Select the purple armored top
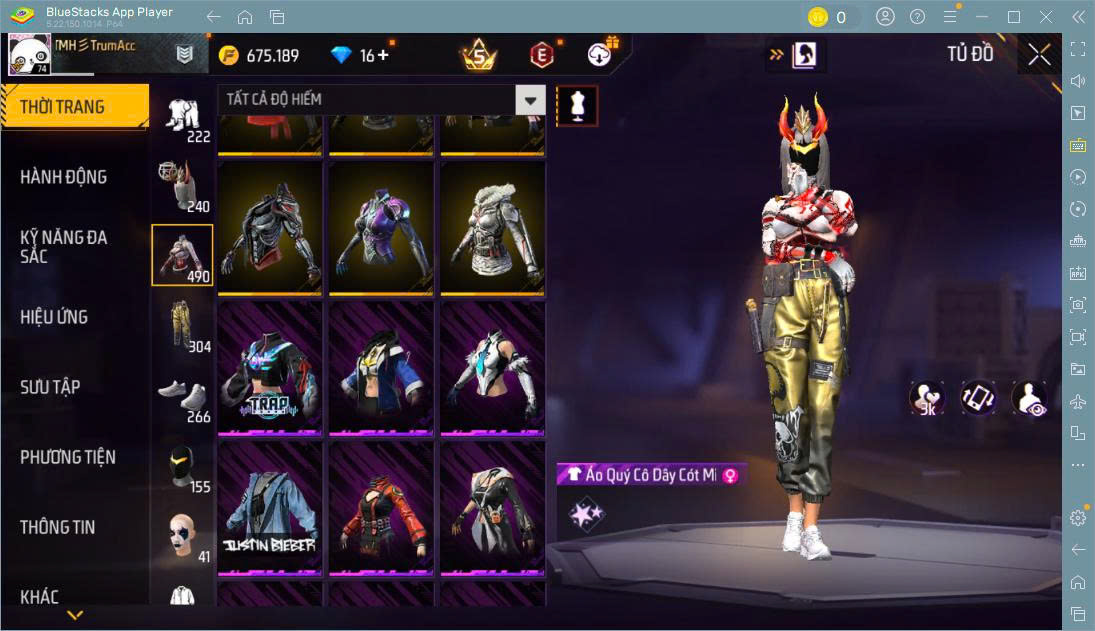Screen dimensions: 1095x631 point(381,228)
